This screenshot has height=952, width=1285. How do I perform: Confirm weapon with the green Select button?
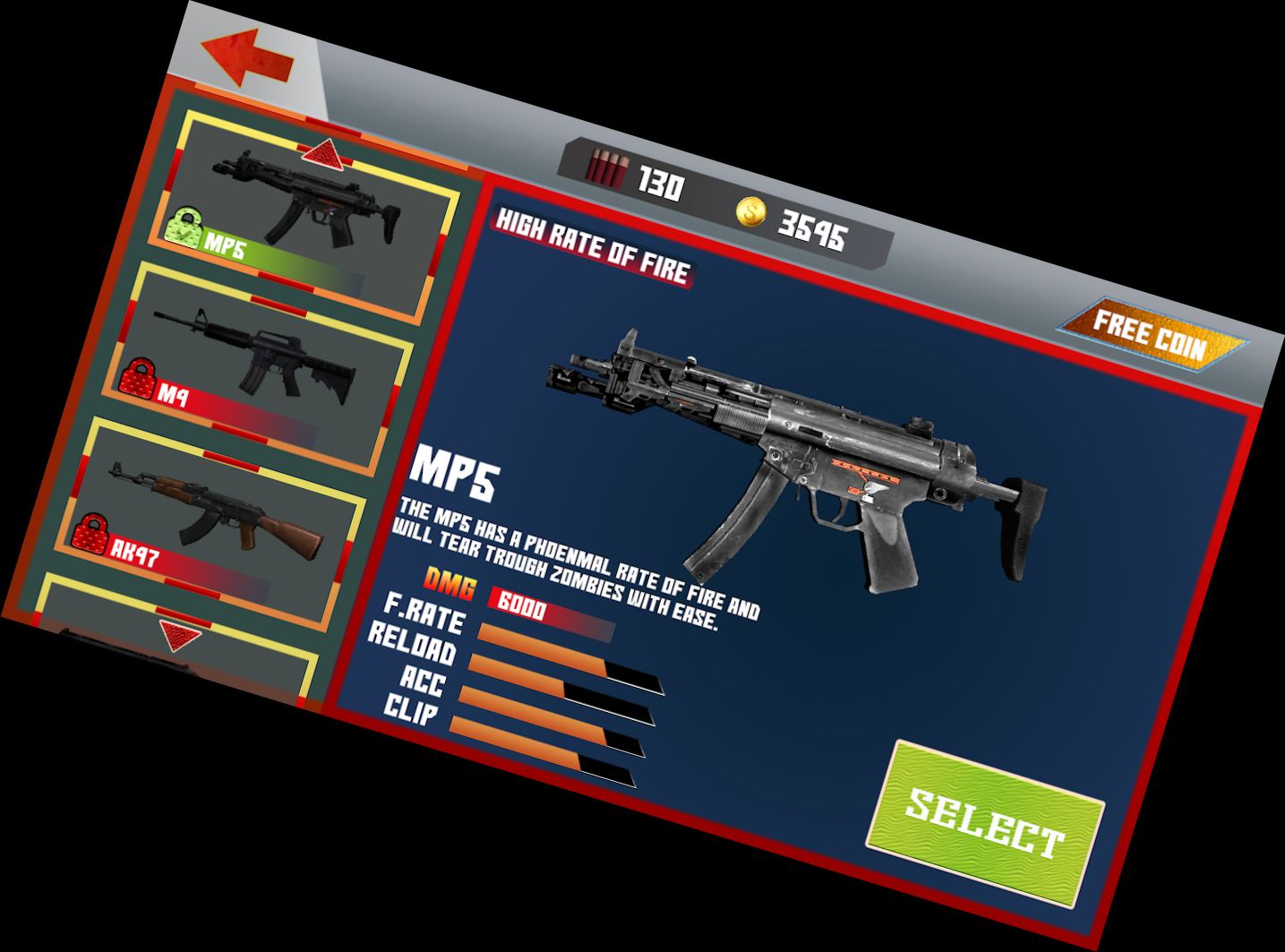click(x=985, y=823)
